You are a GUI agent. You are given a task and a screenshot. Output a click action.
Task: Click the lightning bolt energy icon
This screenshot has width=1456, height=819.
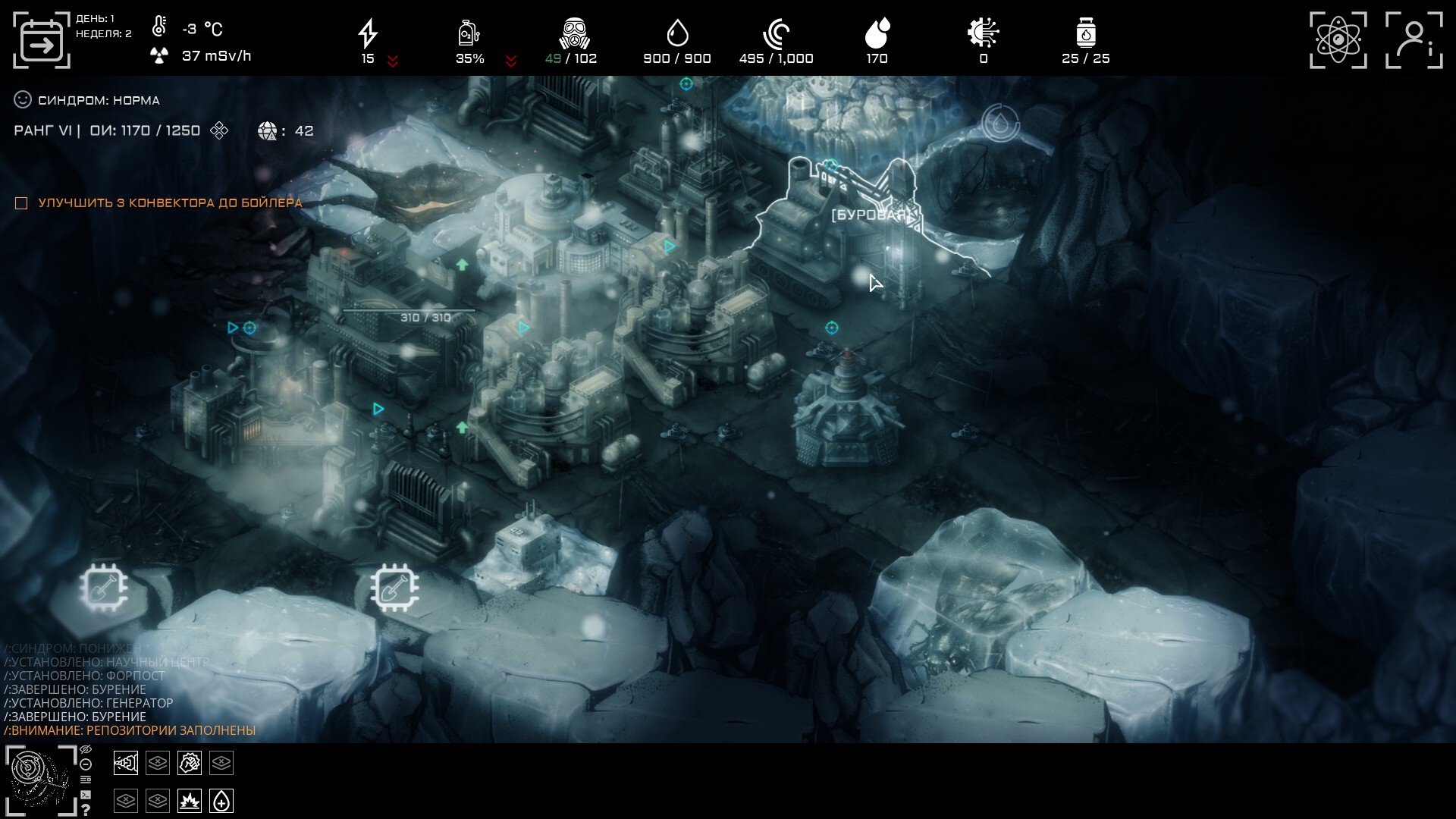point(368,33)
